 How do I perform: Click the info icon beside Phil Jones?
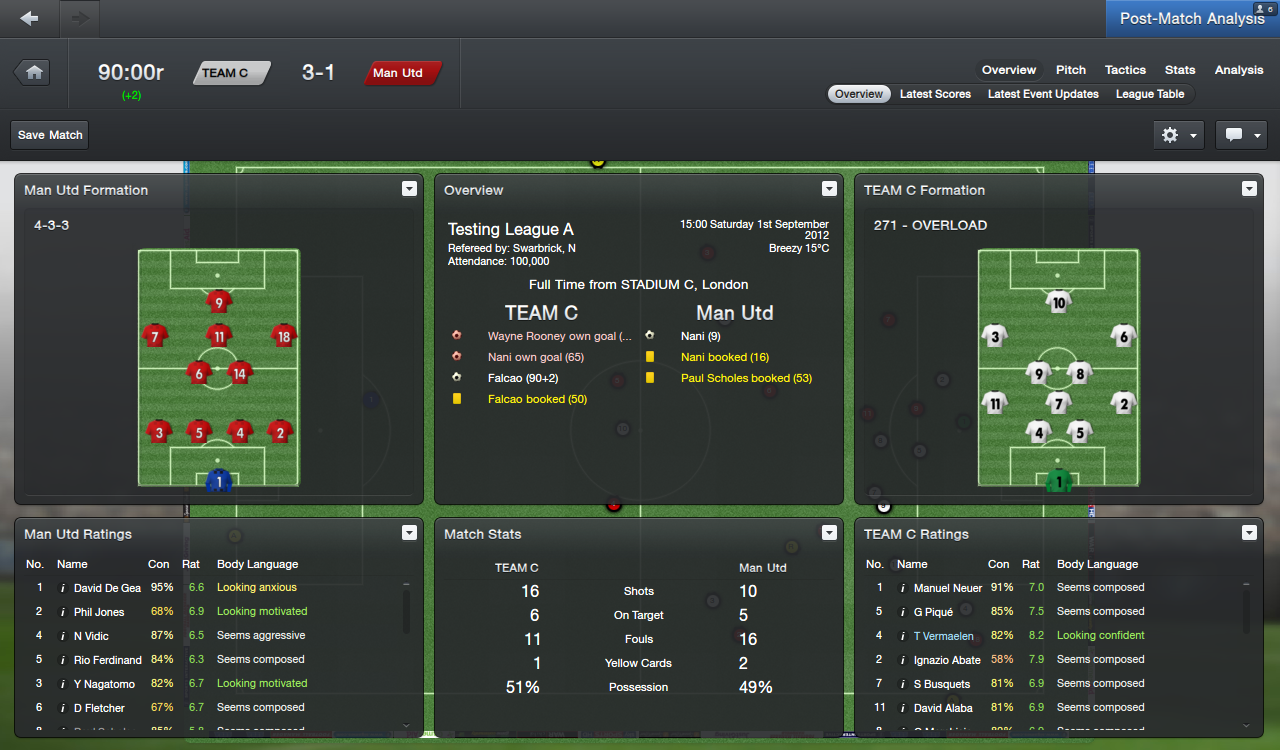pos(63,611)
